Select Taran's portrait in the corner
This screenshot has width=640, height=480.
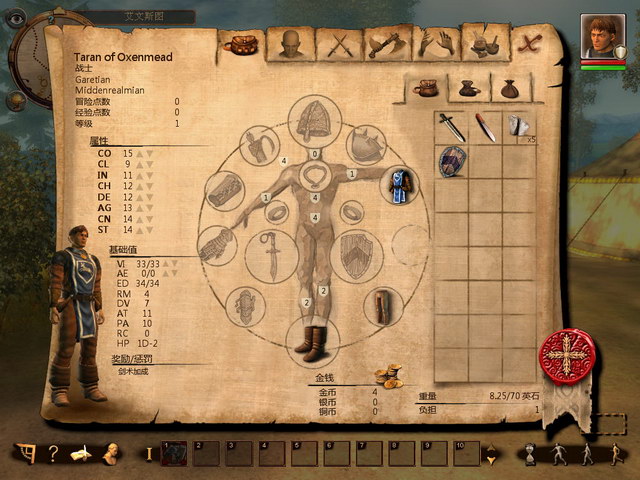[x=603, y=36]
